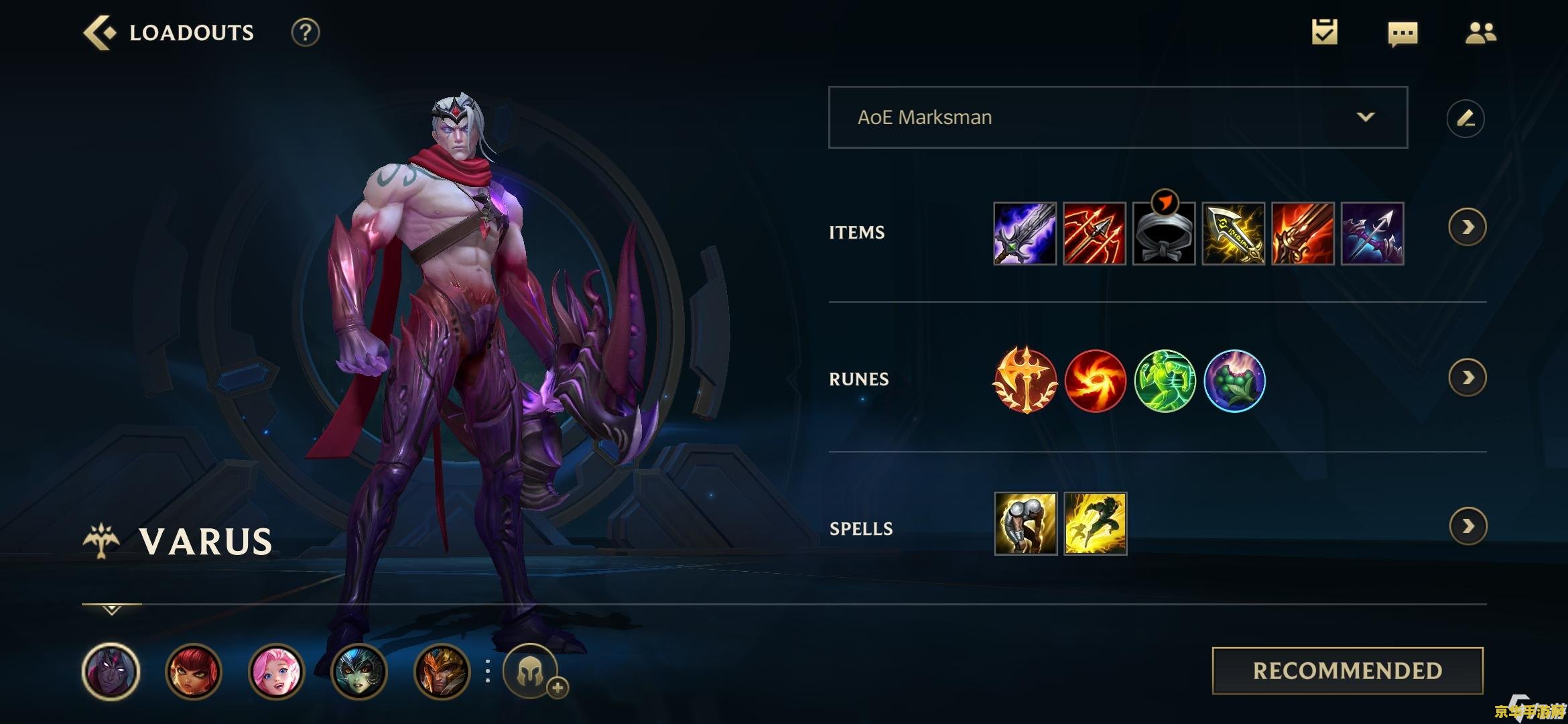Open the Spells arrow button
This screenshot has width=1568, height=724.
point(1467,526)
